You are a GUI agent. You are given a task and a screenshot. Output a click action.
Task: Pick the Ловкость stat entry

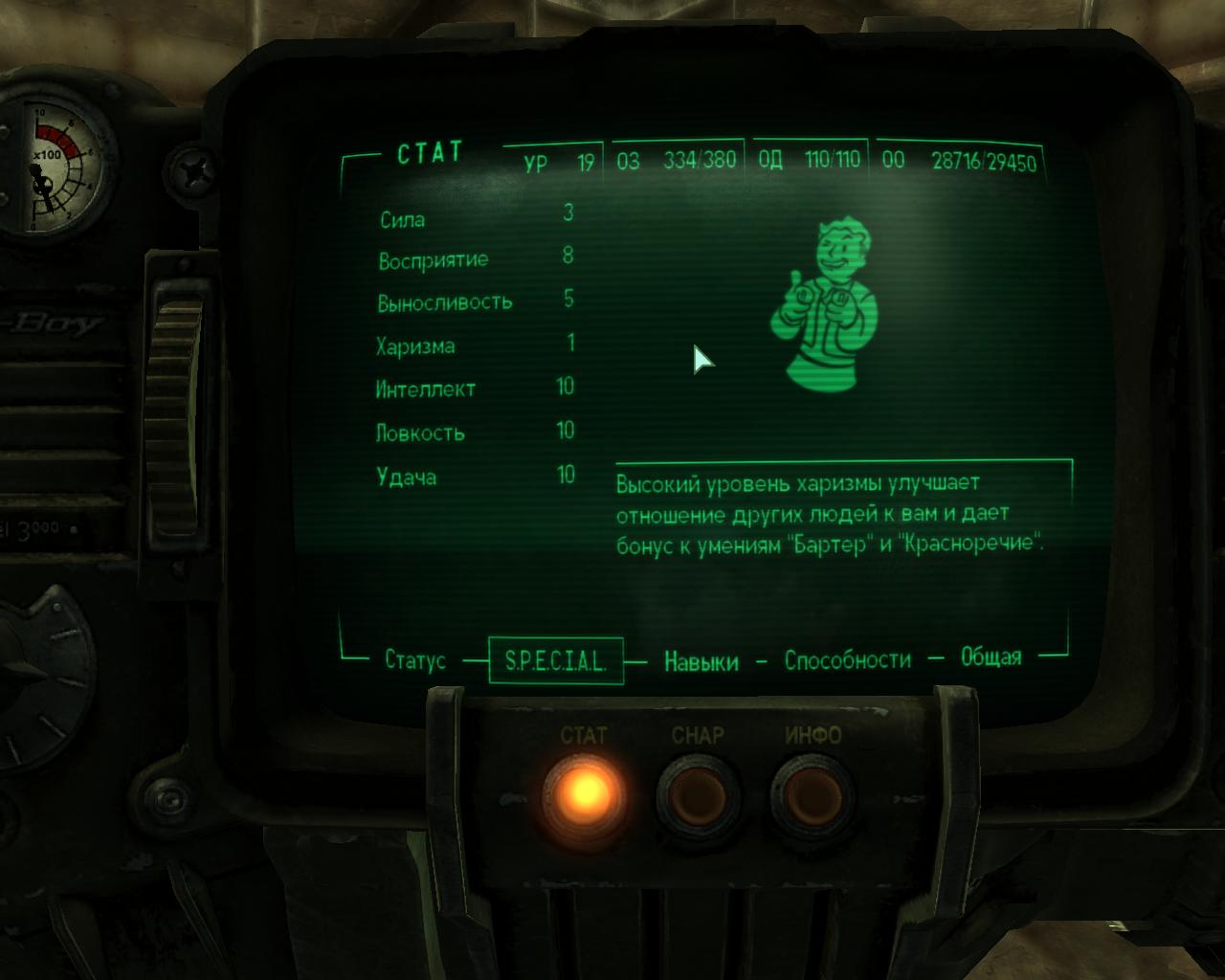[x=420, y=433]
